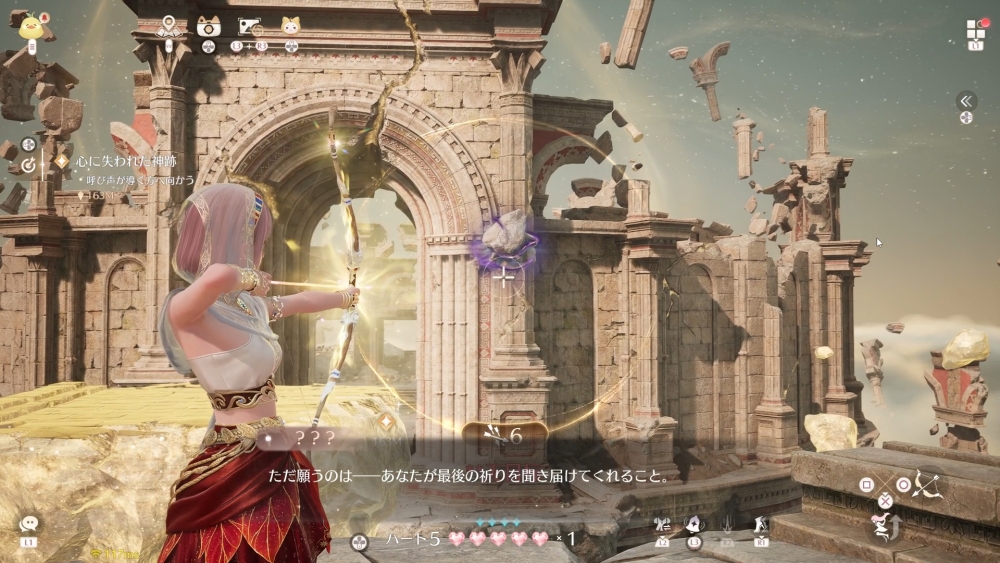Viewport: 1000px width, 563px height.
Task: Open the map pin icon
Action: [x=169, y=26]
